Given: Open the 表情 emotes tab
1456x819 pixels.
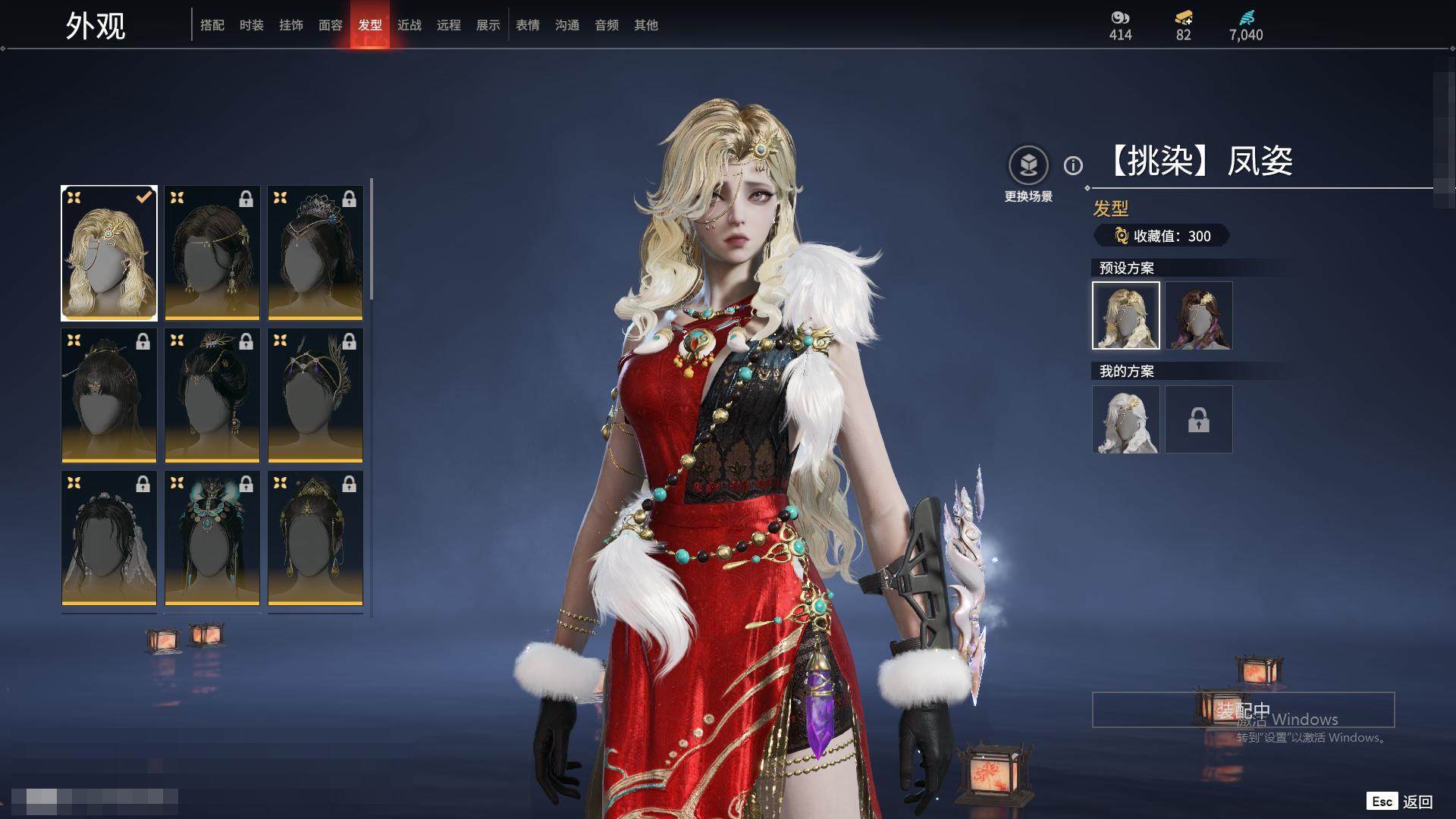Looking at the screenshot, I should click(528, 25).
